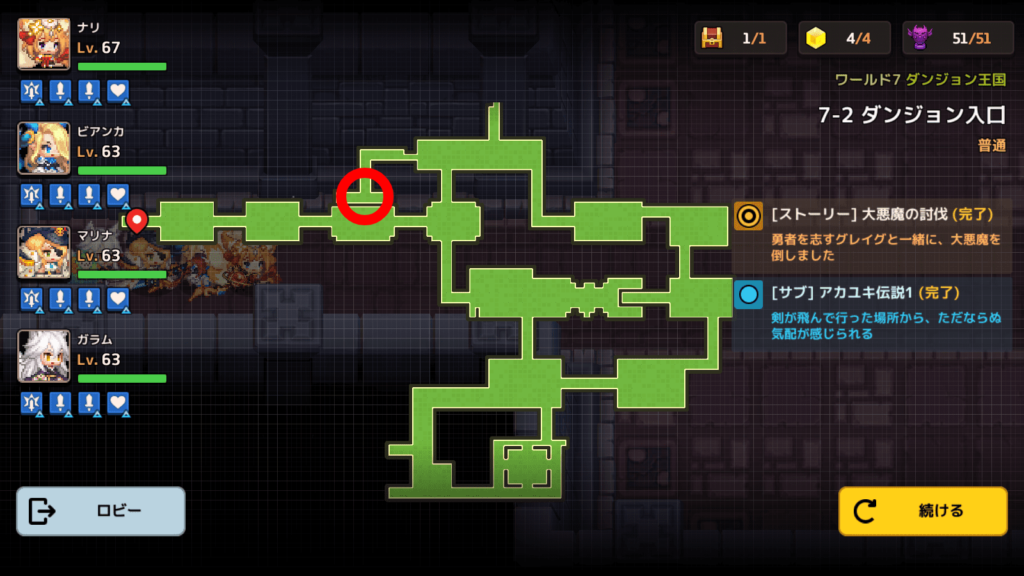The width and height of the screenshot is (1024, 576).
Task: Continue the stage with 続ける button
Action: pyautogui.click(x=922, y=511)
